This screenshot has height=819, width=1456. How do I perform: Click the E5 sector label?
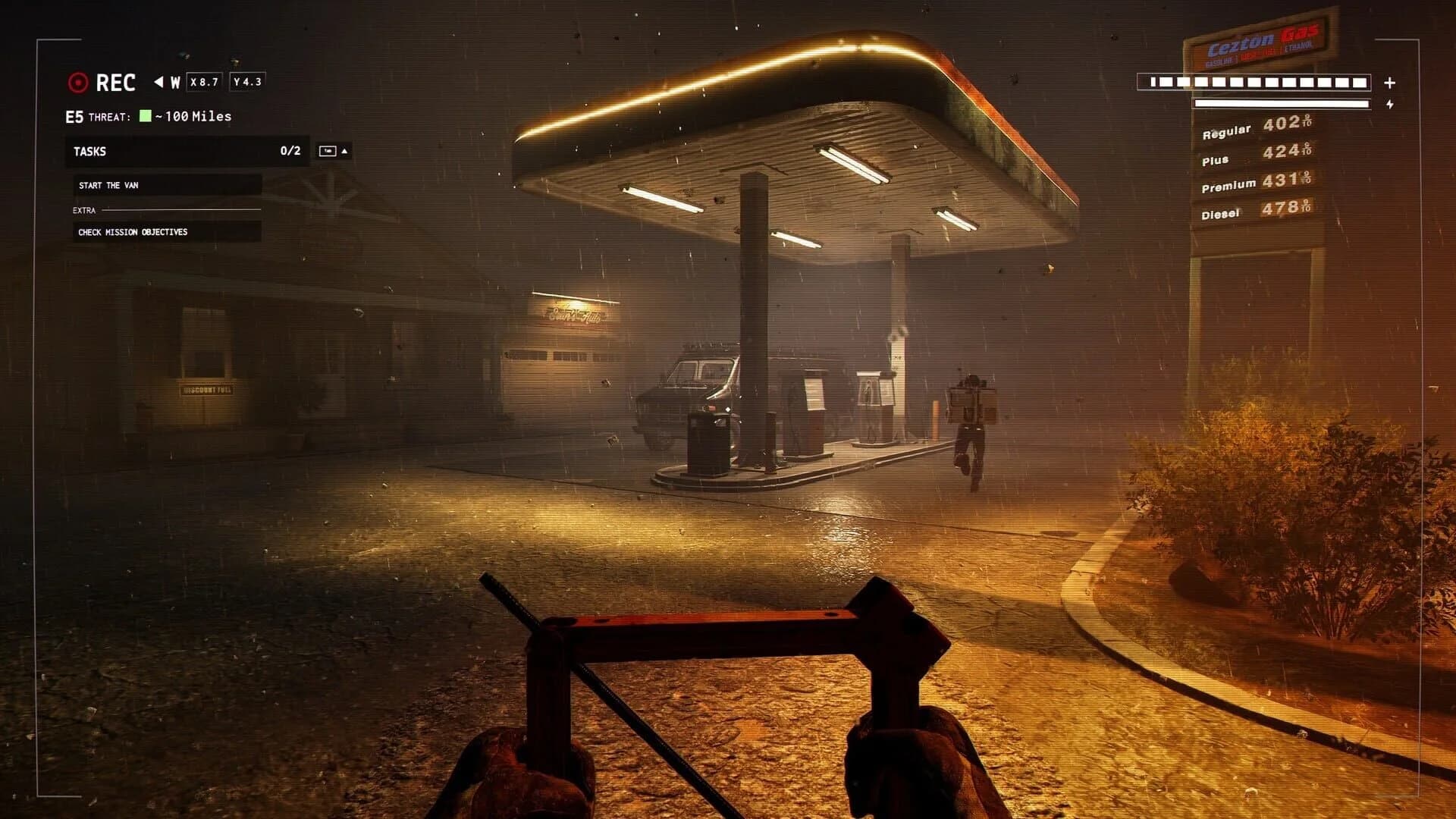point(76,117)
